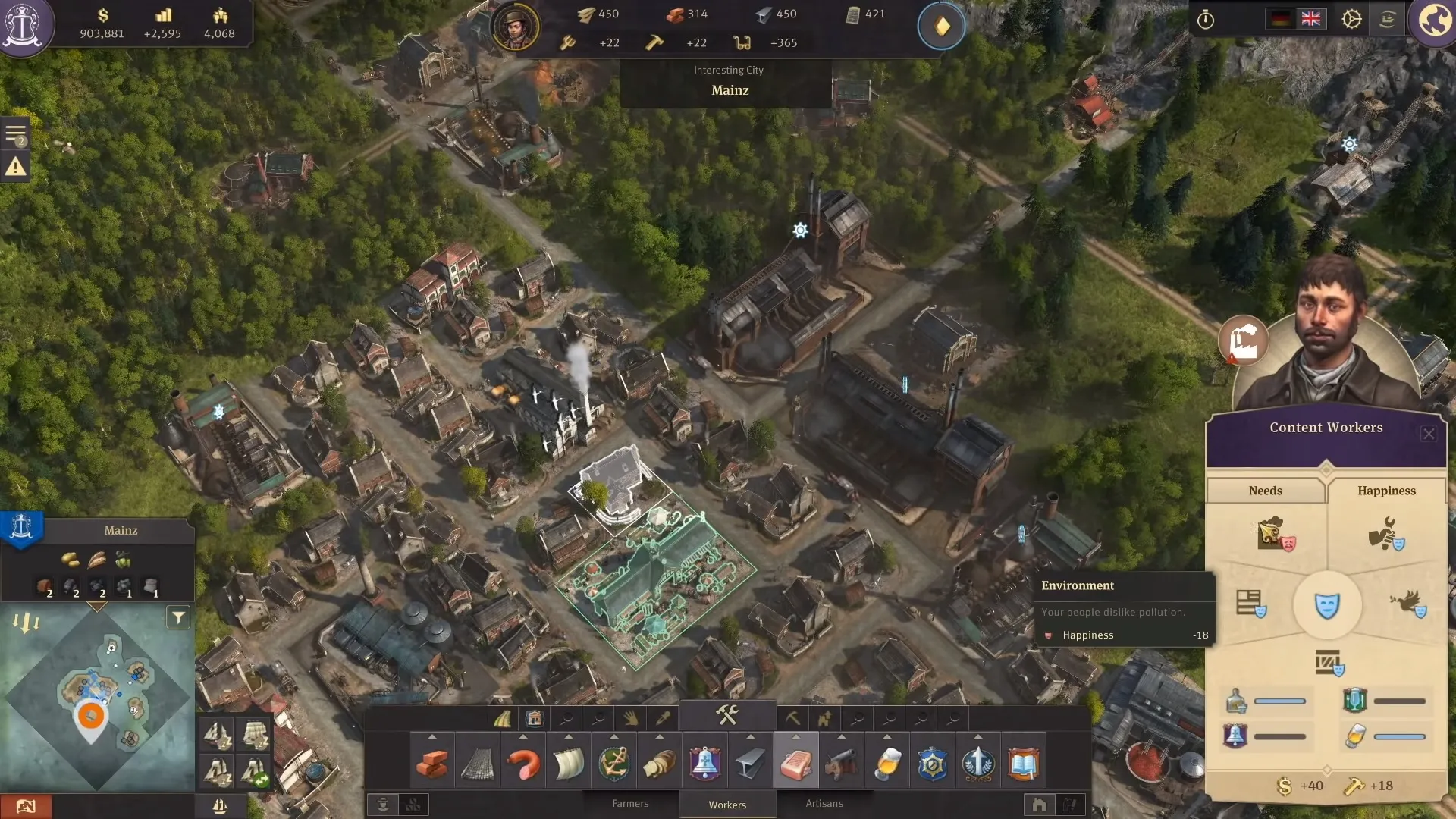Click the island minimap

pos(97,698)
